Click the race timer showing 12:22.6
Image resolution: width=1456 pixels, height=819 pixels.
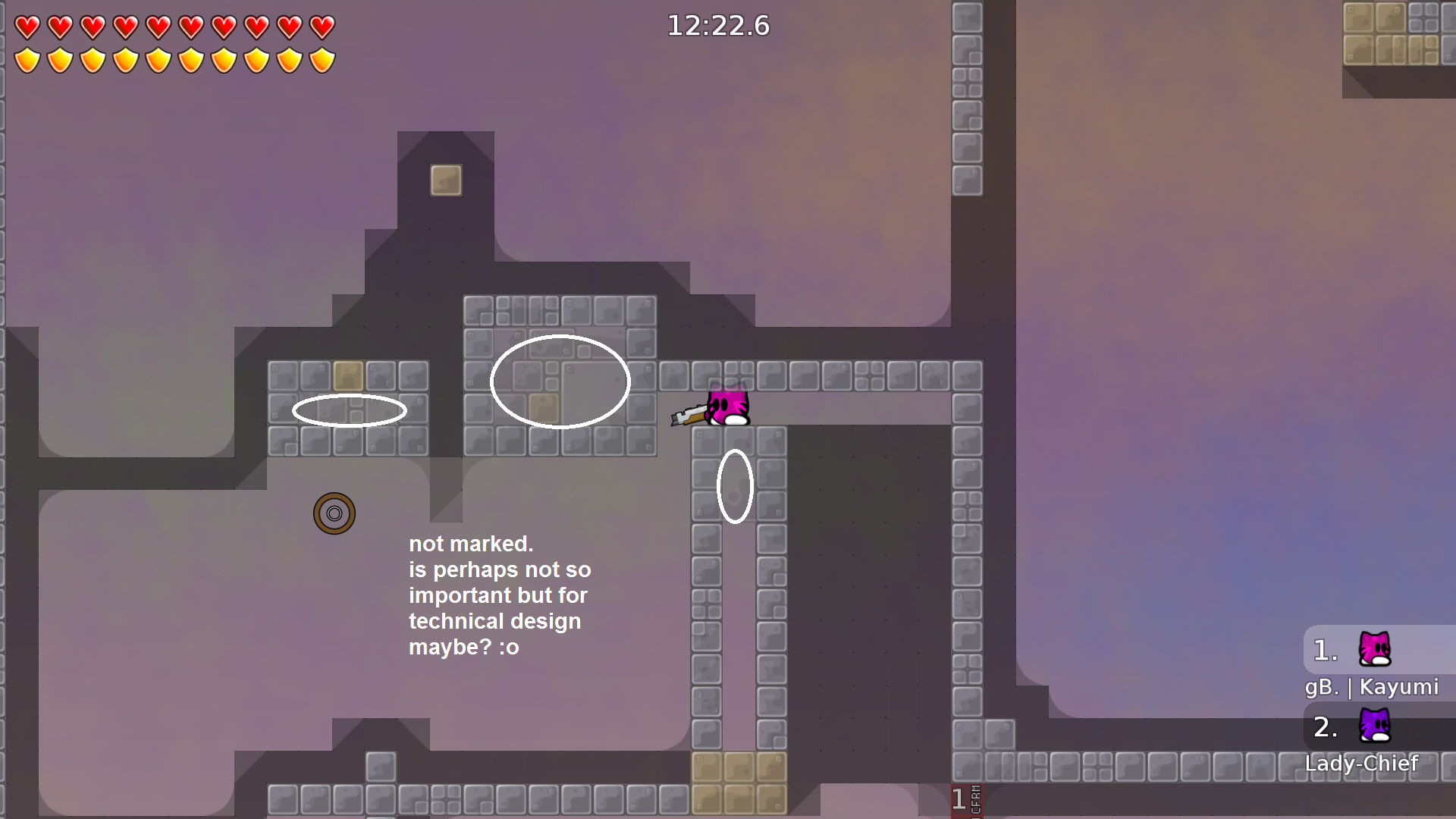click(717, 26)
